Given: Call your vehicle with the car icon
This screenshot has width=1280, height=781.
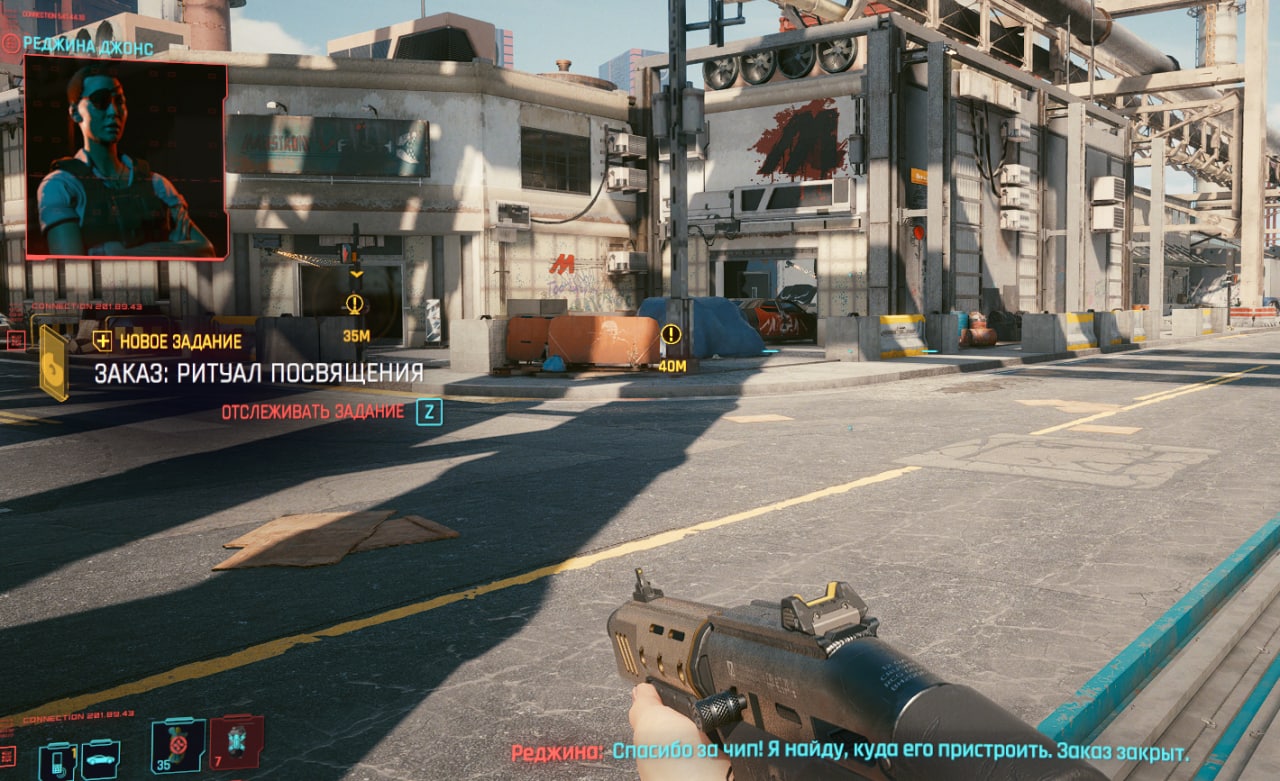Looking at the screenshot, I should pos(100,758).
